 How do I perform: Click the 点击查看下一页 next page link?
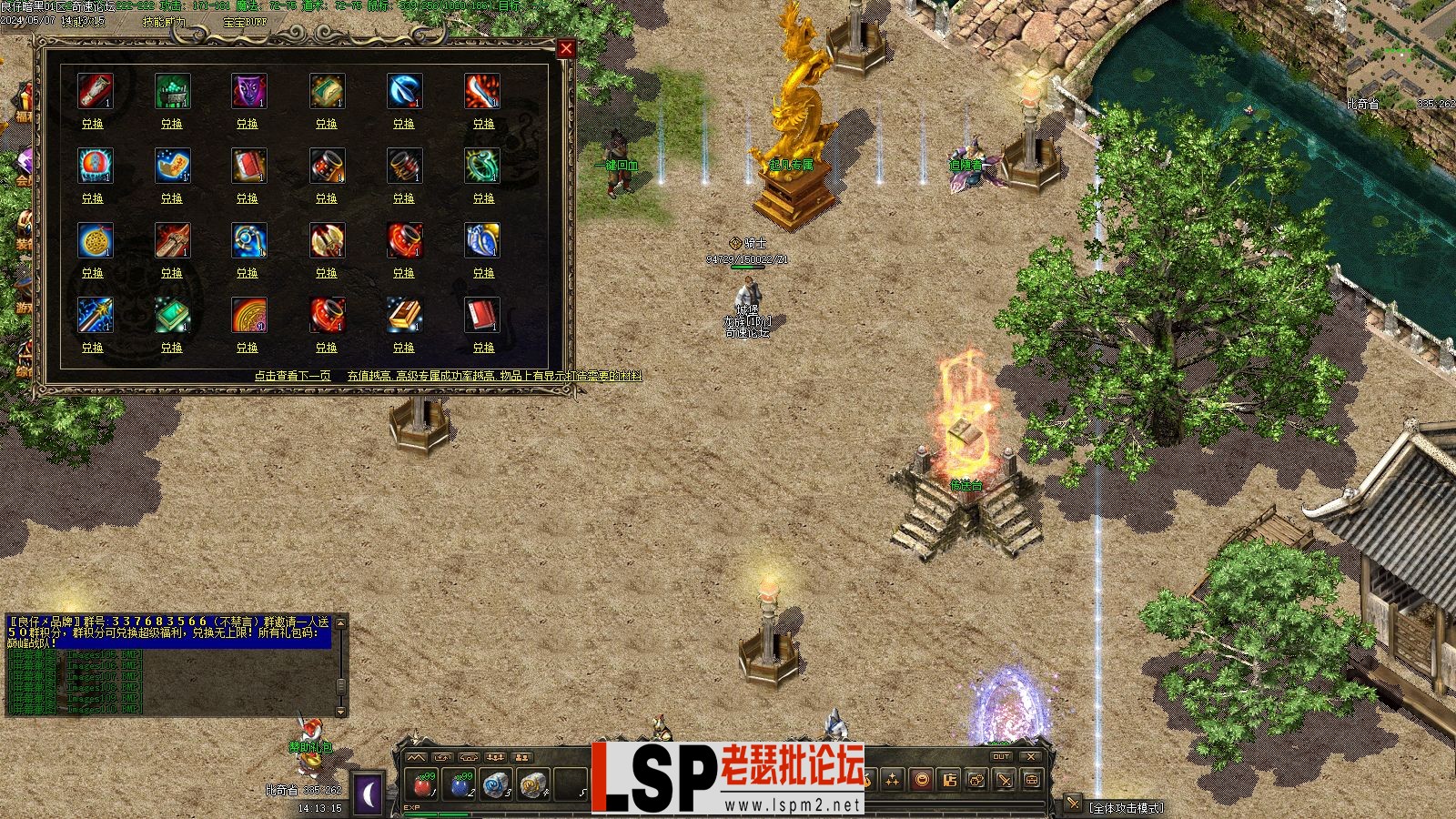pos(292,376)
